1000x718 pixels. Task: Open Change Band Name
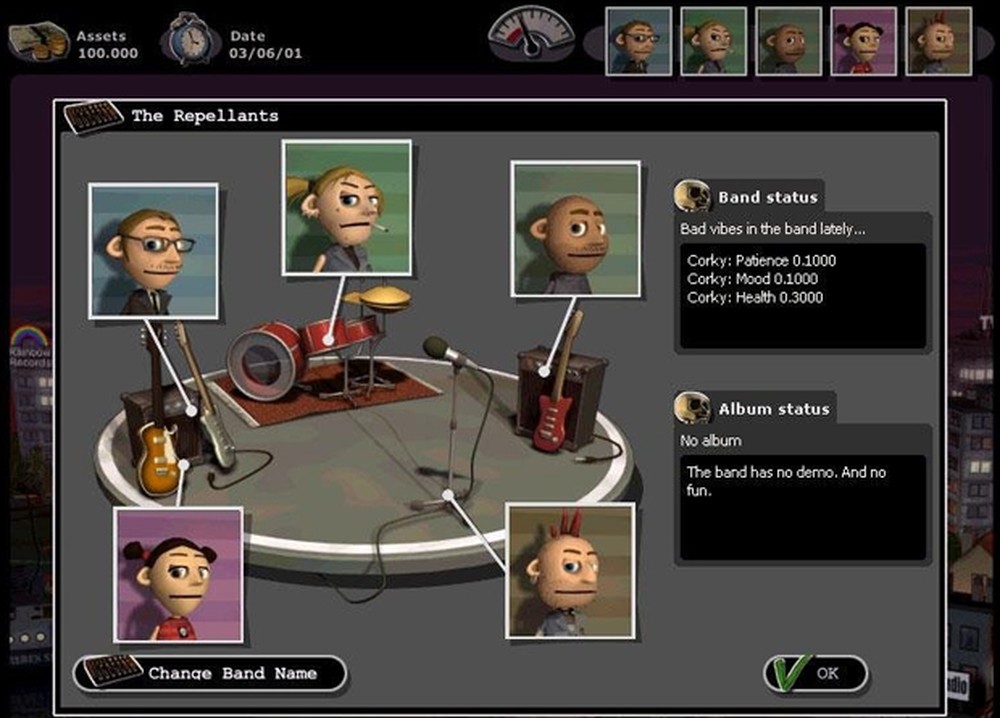211,673
